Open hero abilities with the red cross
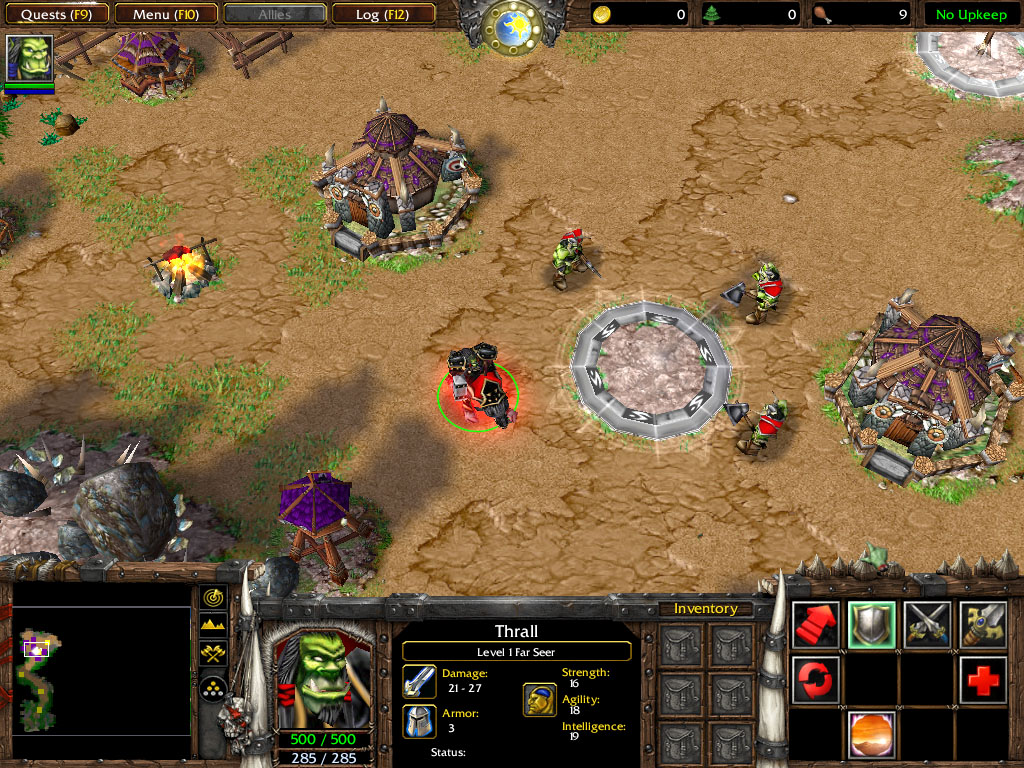The image size is (1024, 768). click(982, 680)
